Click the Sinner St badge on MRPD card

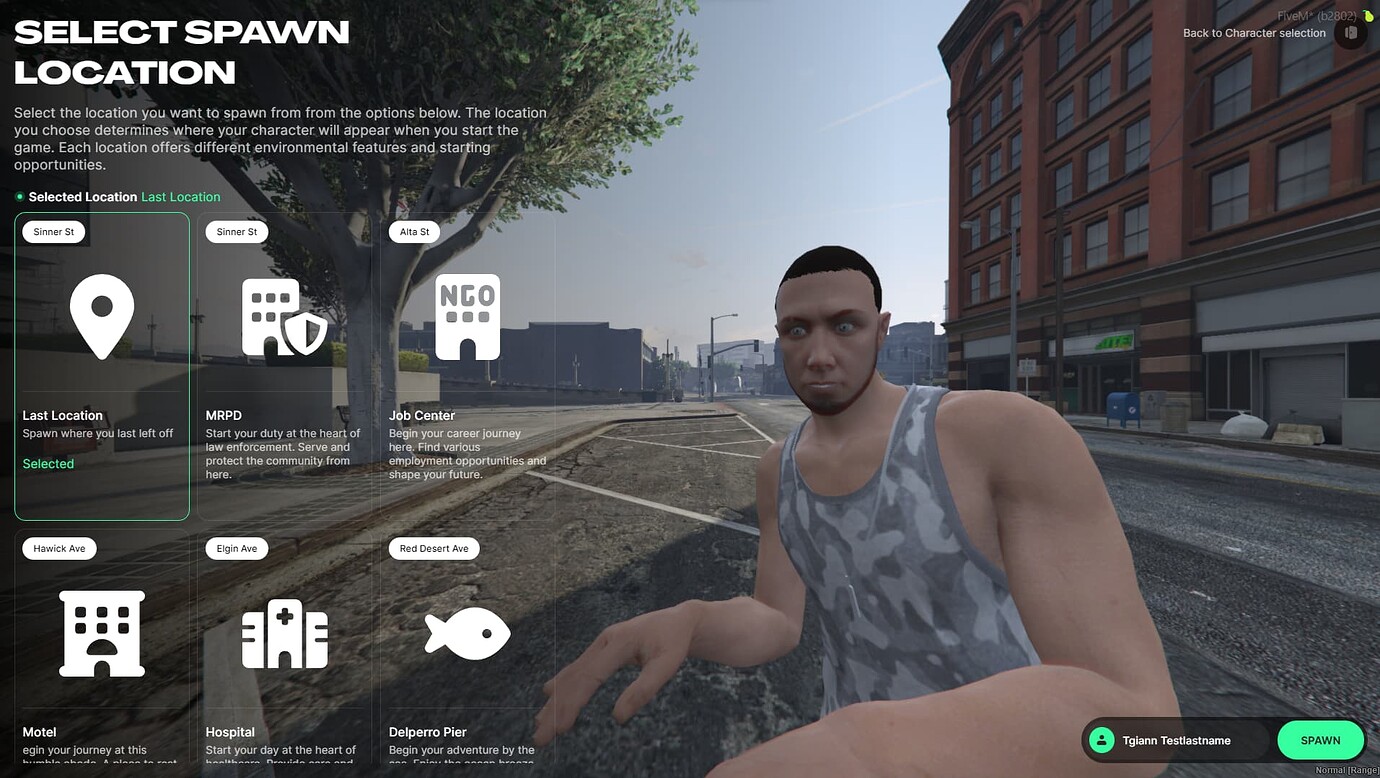coord(236,231)
